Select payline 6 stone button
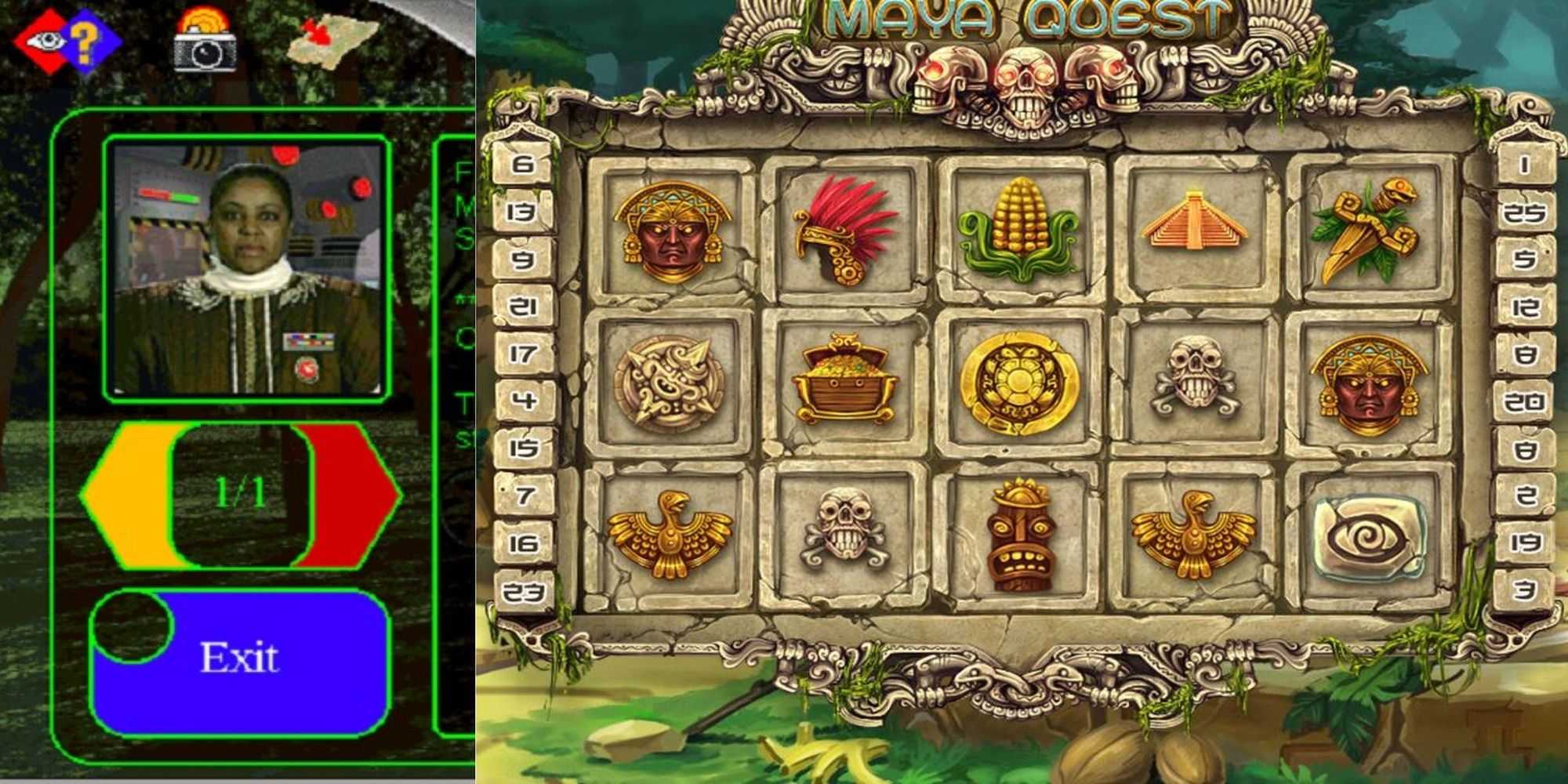The image size is (1568, 784). pyautogui.click(x=524, y=165)
